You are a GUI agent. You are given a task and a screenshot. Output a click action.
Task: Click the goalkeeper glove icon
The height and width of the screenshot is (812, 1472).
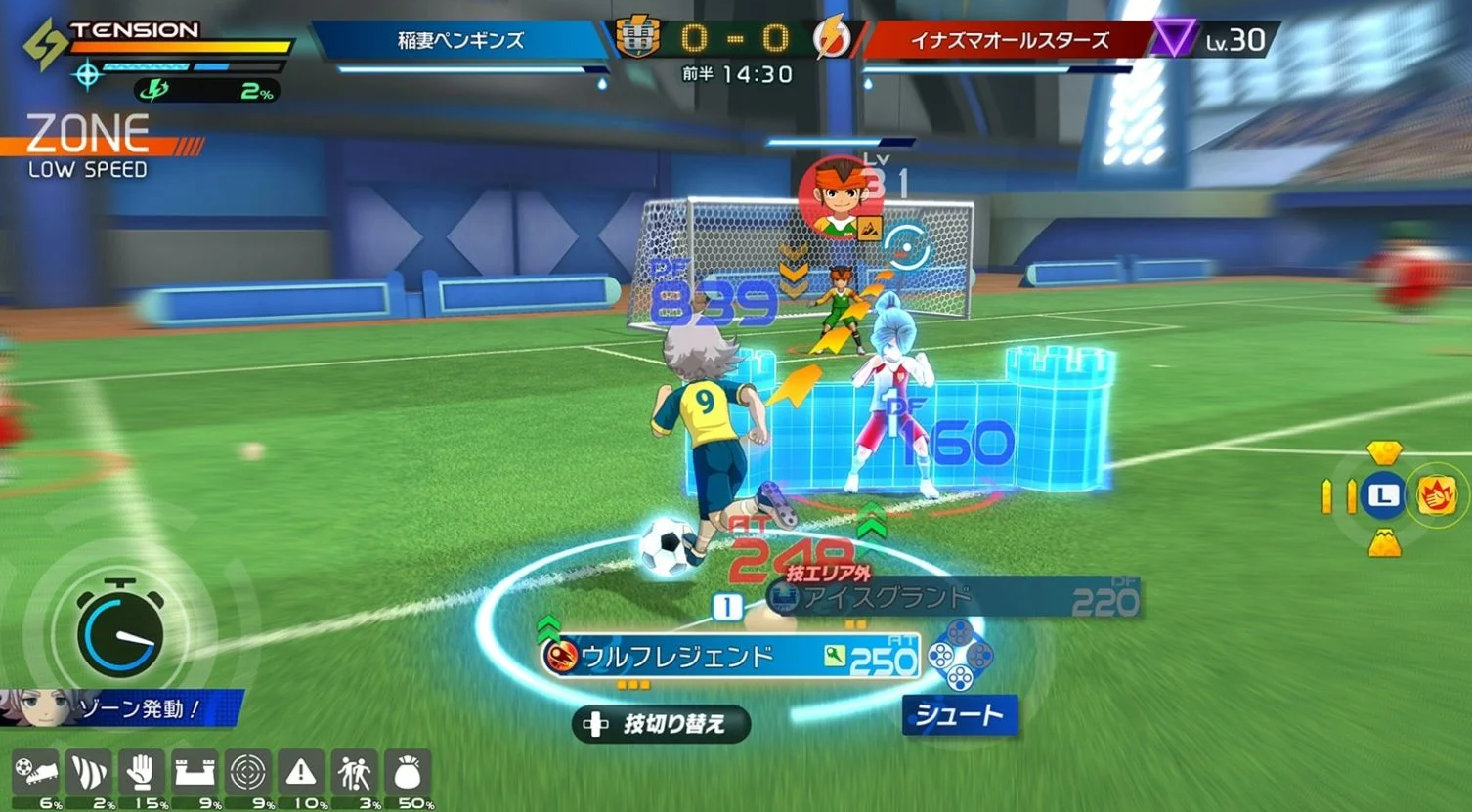[x=142, y=773]
